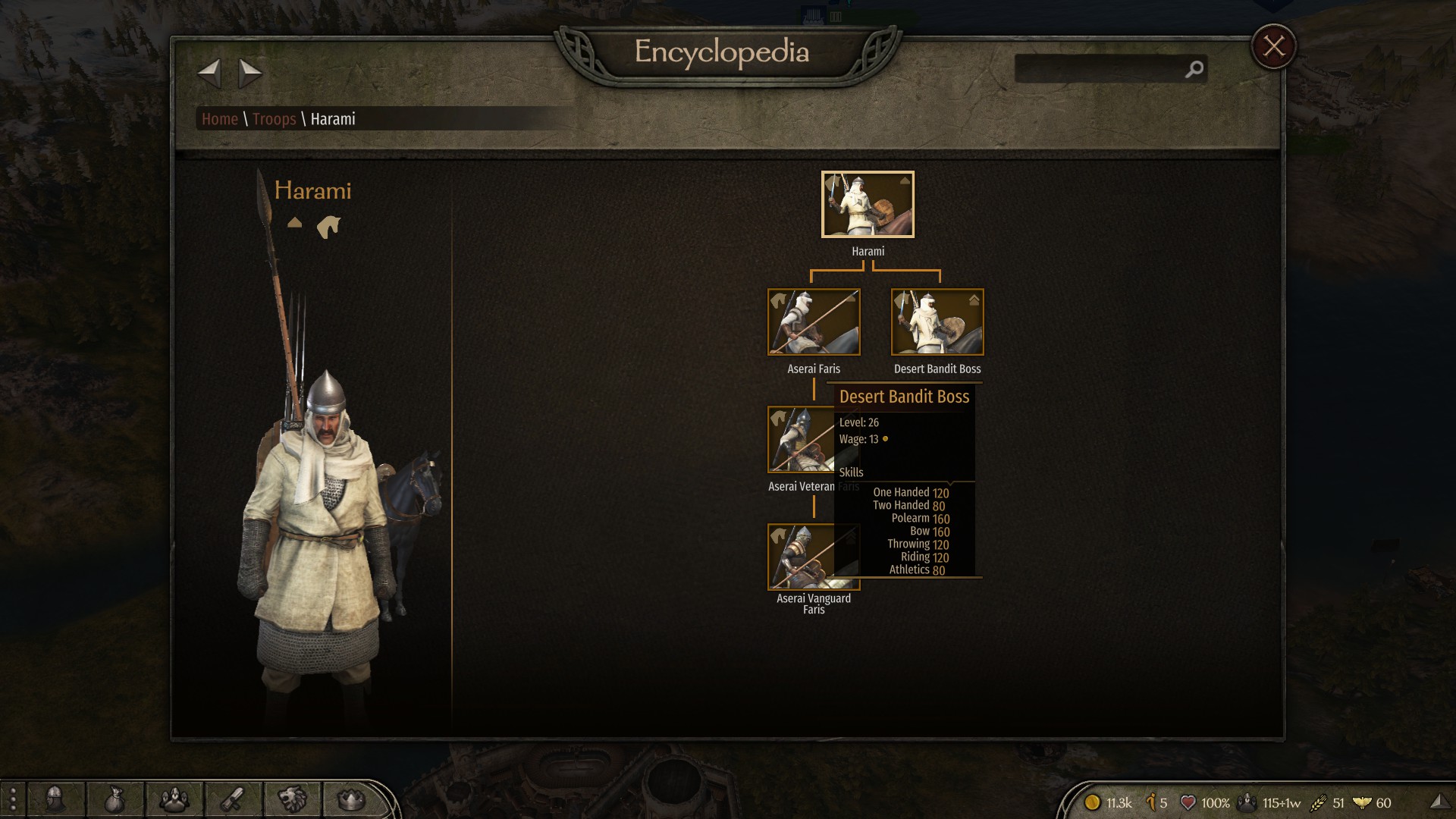Open the character screen helmet icon
Viewport: 1456px width, 819px height.
(55, 799)
